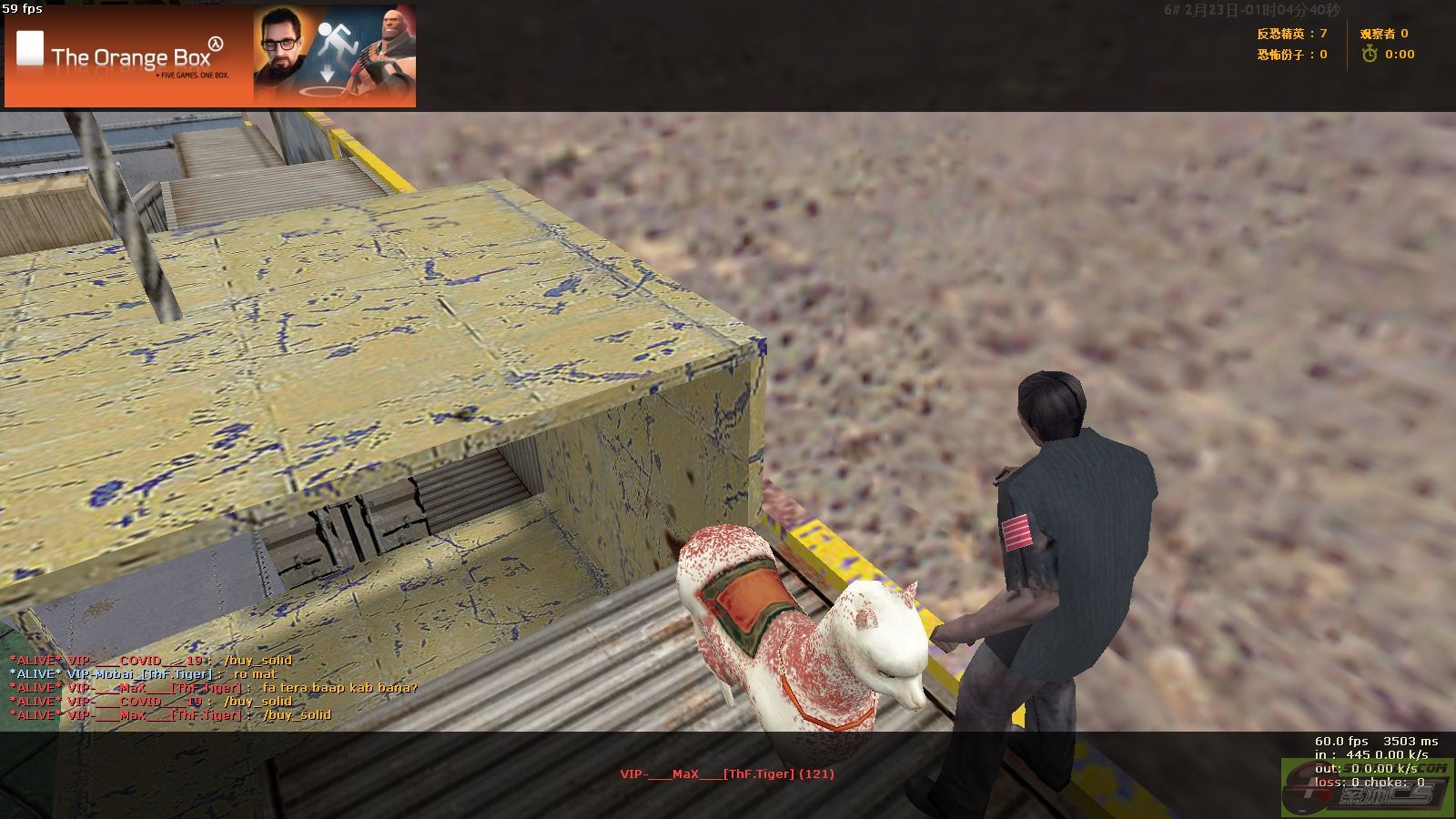
Task: Open The Orange Box banner ad
Action: click(210, 56)
